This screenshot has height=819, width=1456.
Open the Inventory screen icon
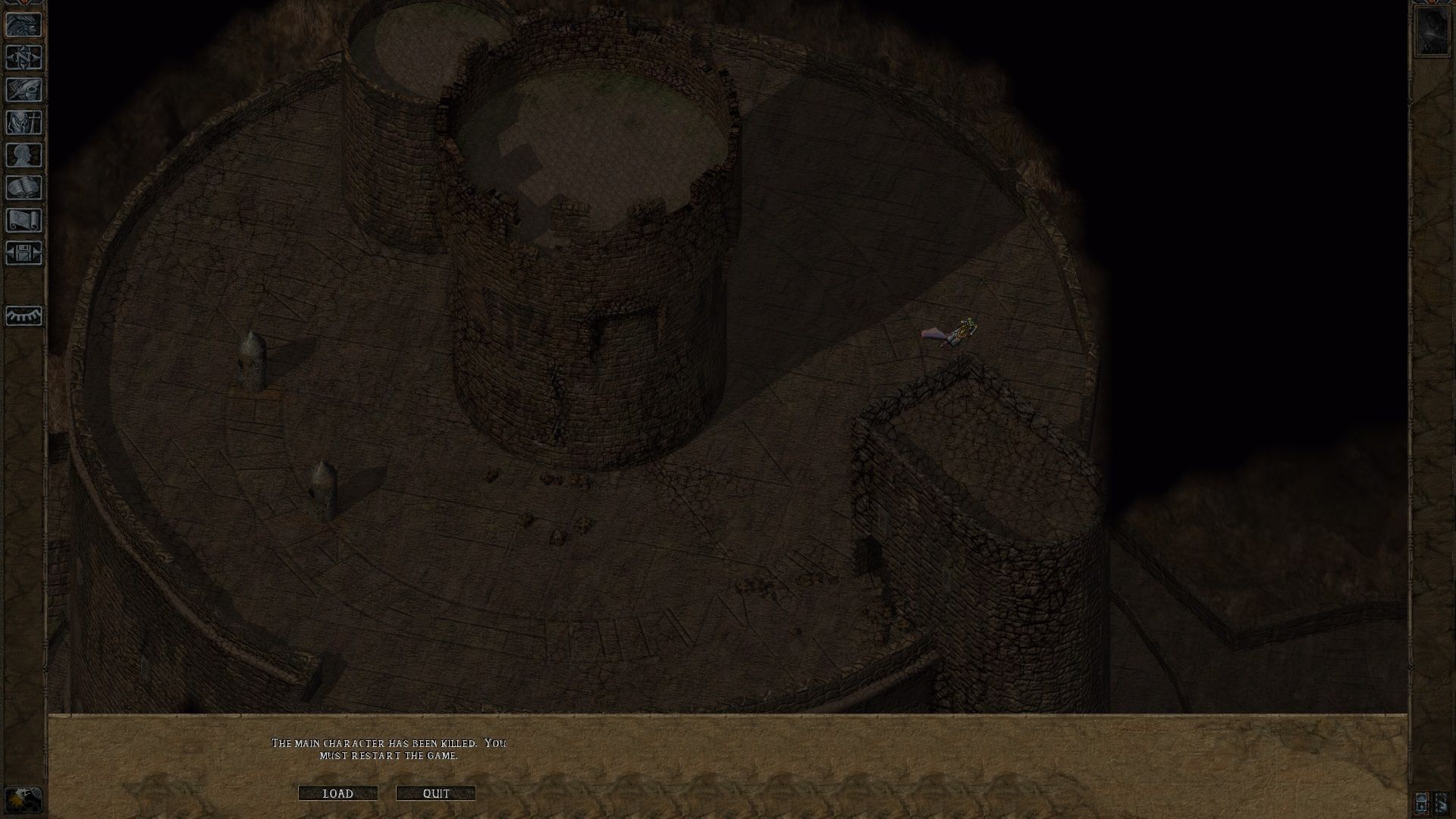tap(23, 121)
